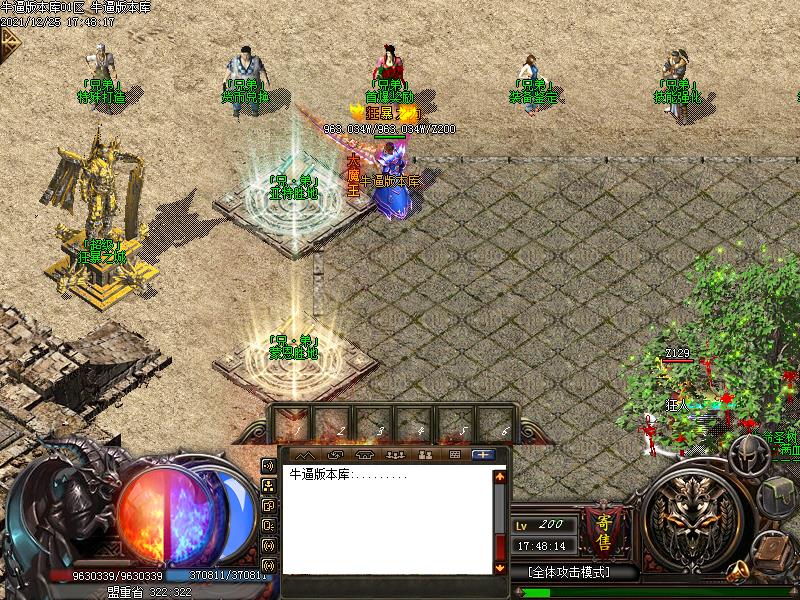Select the blue plus chat tab

point(484,455)
